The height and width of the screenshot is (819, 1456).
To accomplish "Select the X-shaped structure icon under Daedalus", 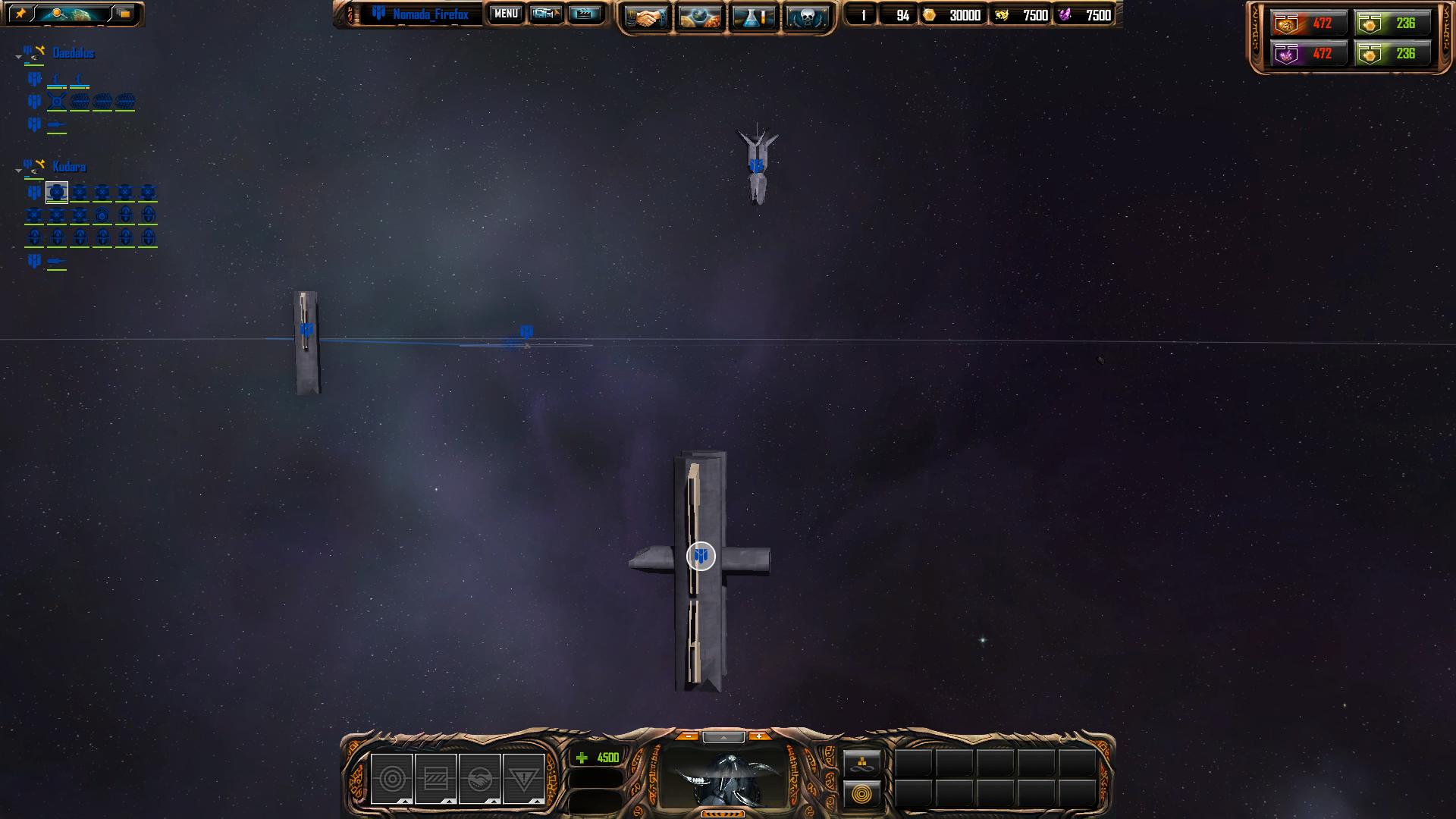I will tap(57, 102).
